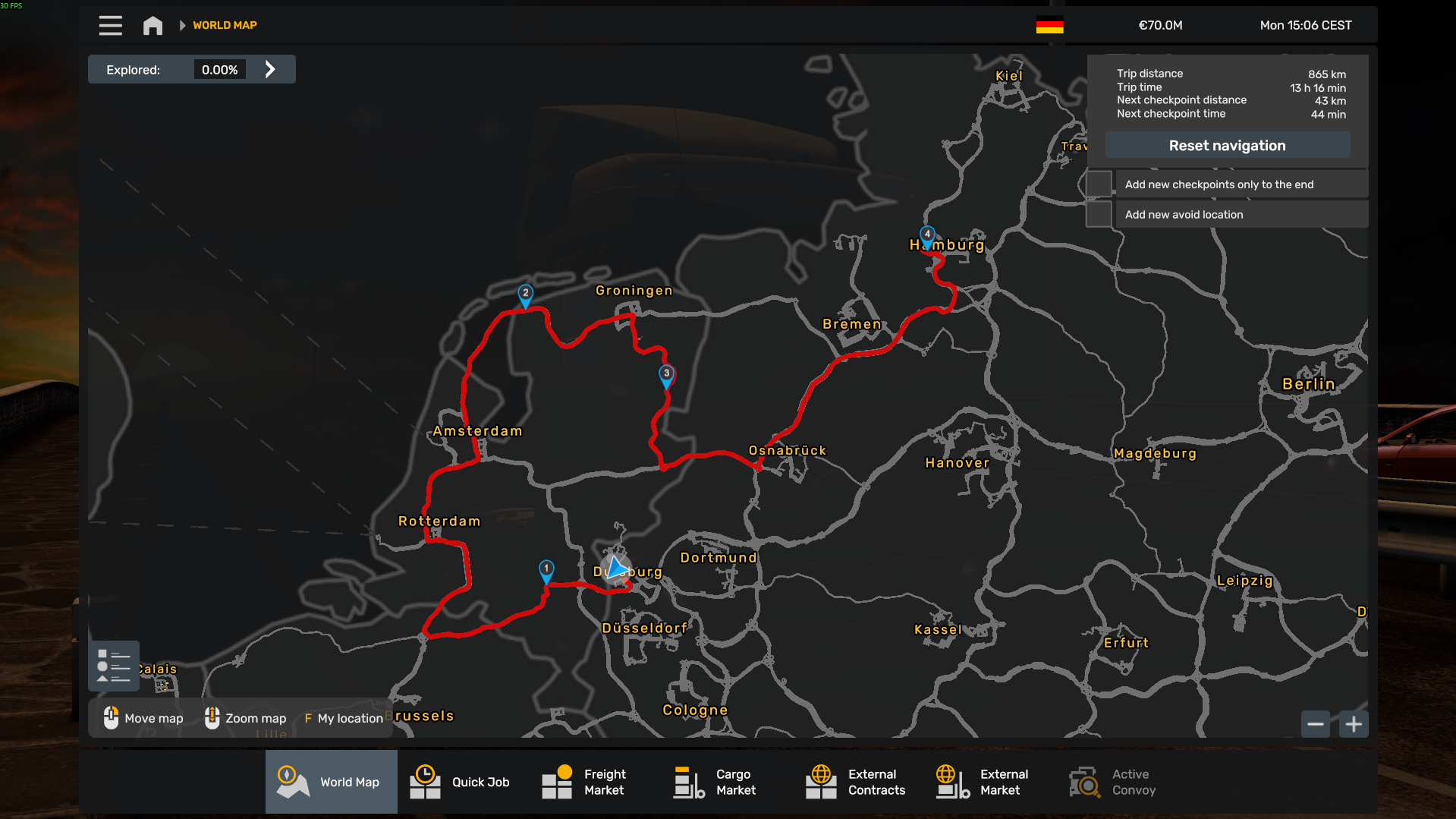Open the Freight Market
This screenshot has height=819, width=1456.
click(586, 782)
